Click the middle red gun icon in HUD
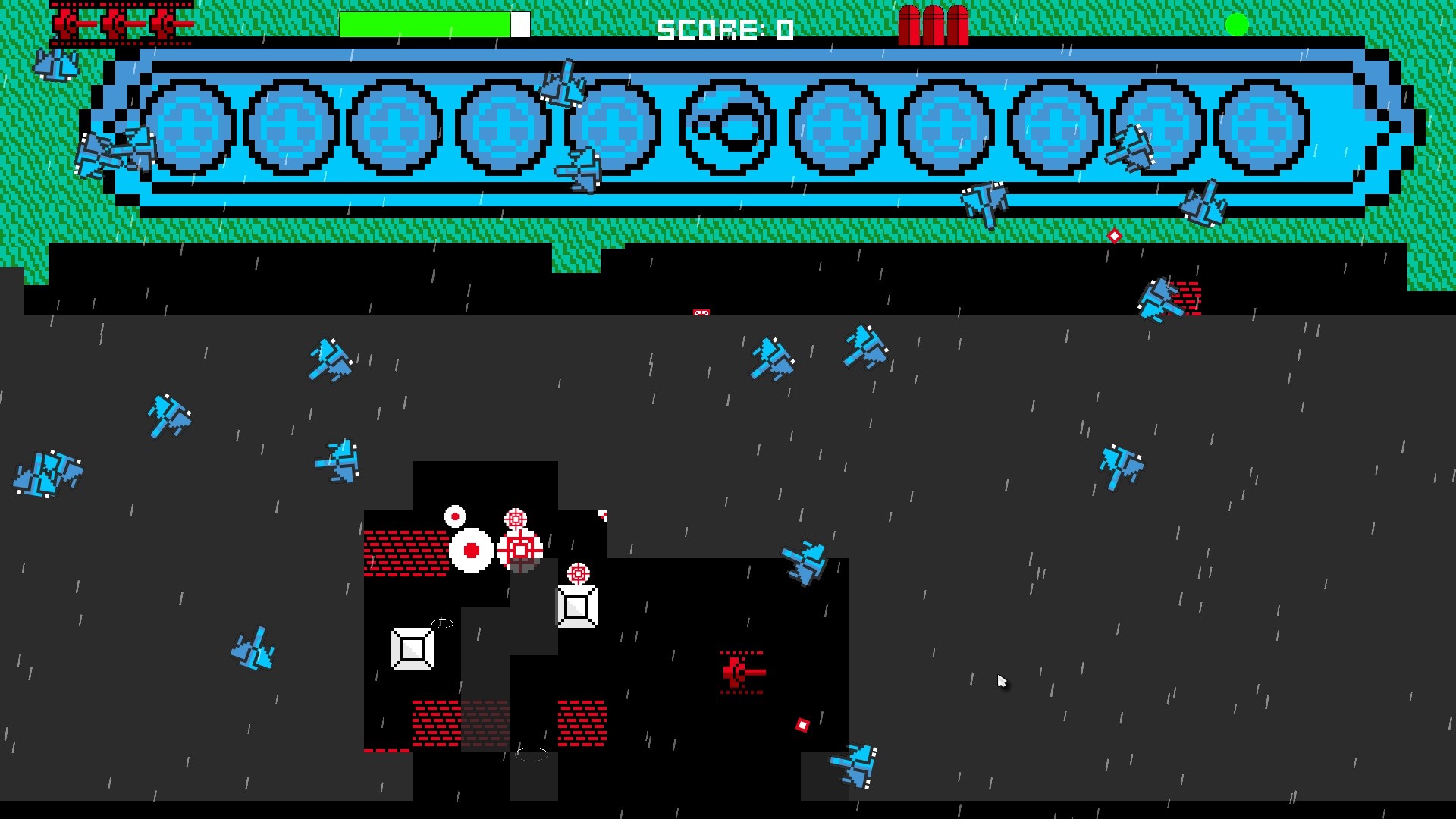This screenshot has width=1456, height=819. pos(115,23)
